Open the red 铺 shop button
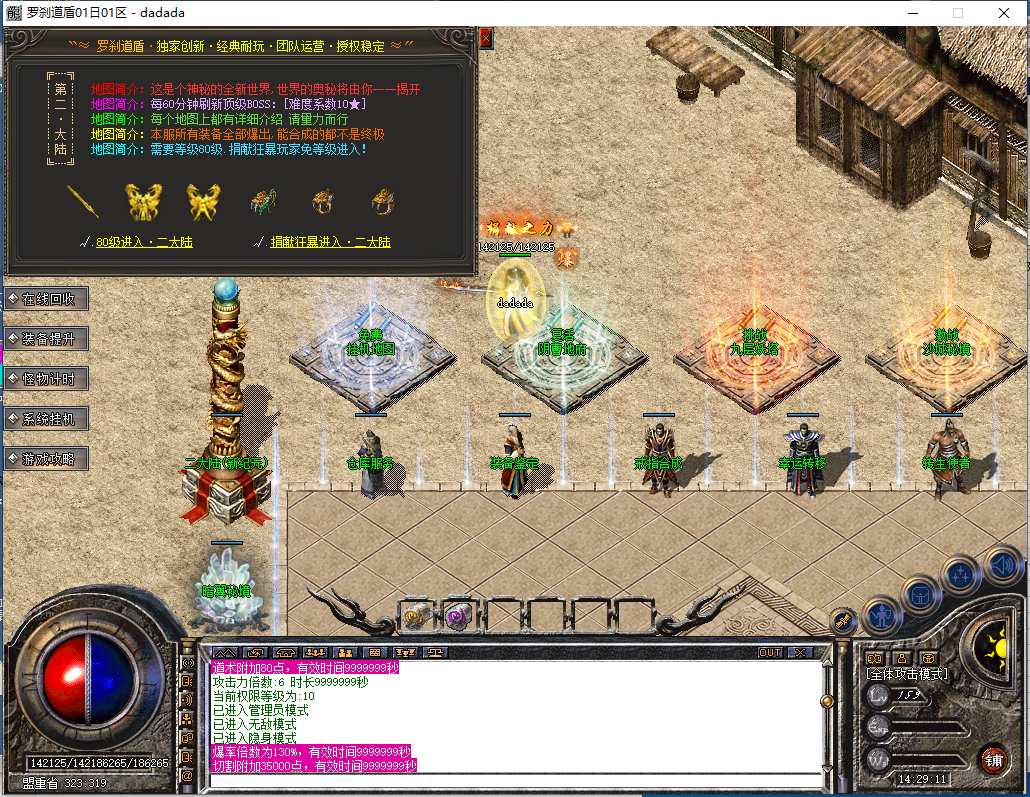1030x797 pixels. click(x=992, y=759)
